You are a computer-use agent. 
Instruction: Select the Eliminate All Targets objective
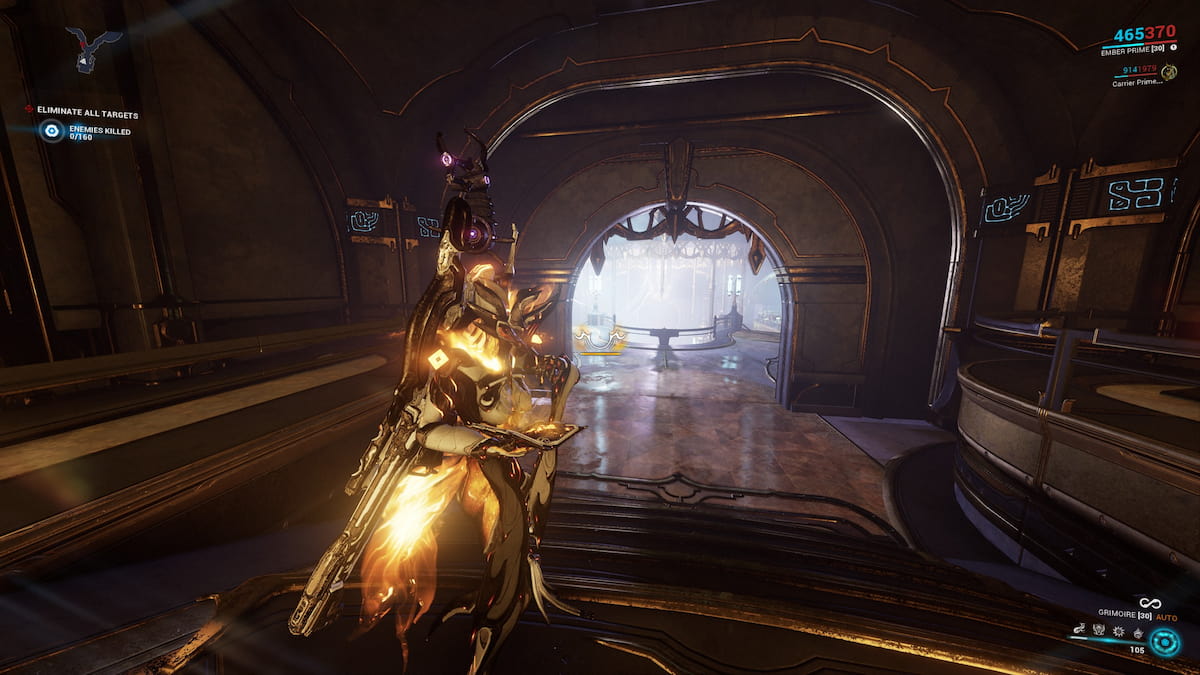87,113
